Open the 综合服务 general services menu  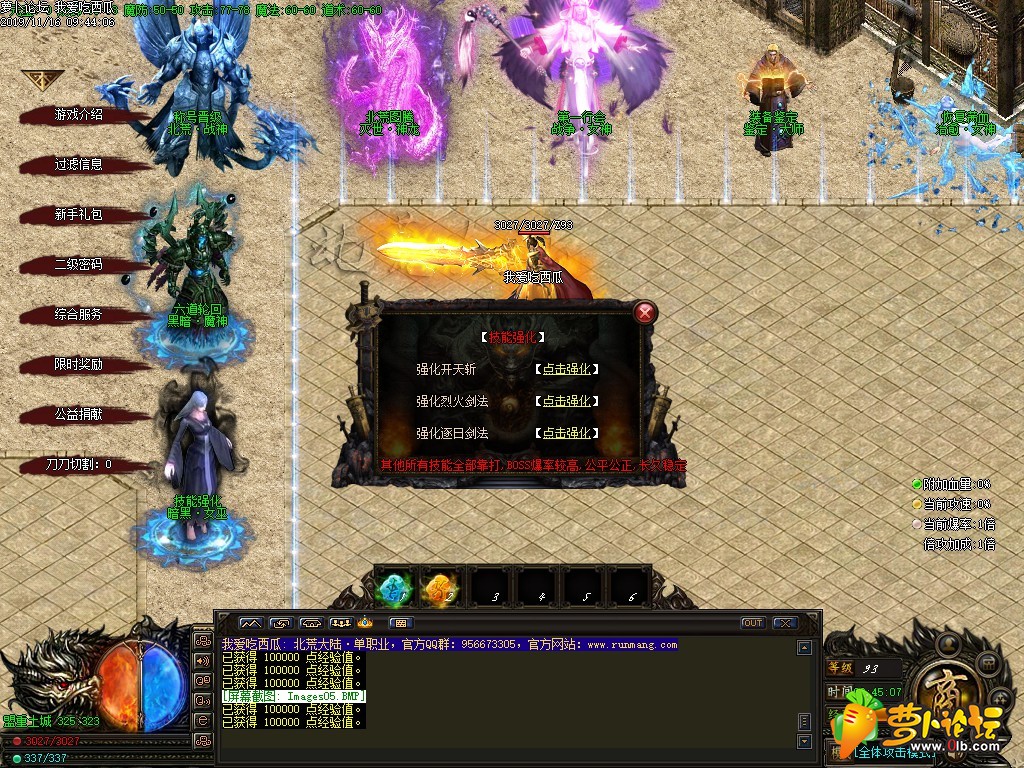point(78,315)
